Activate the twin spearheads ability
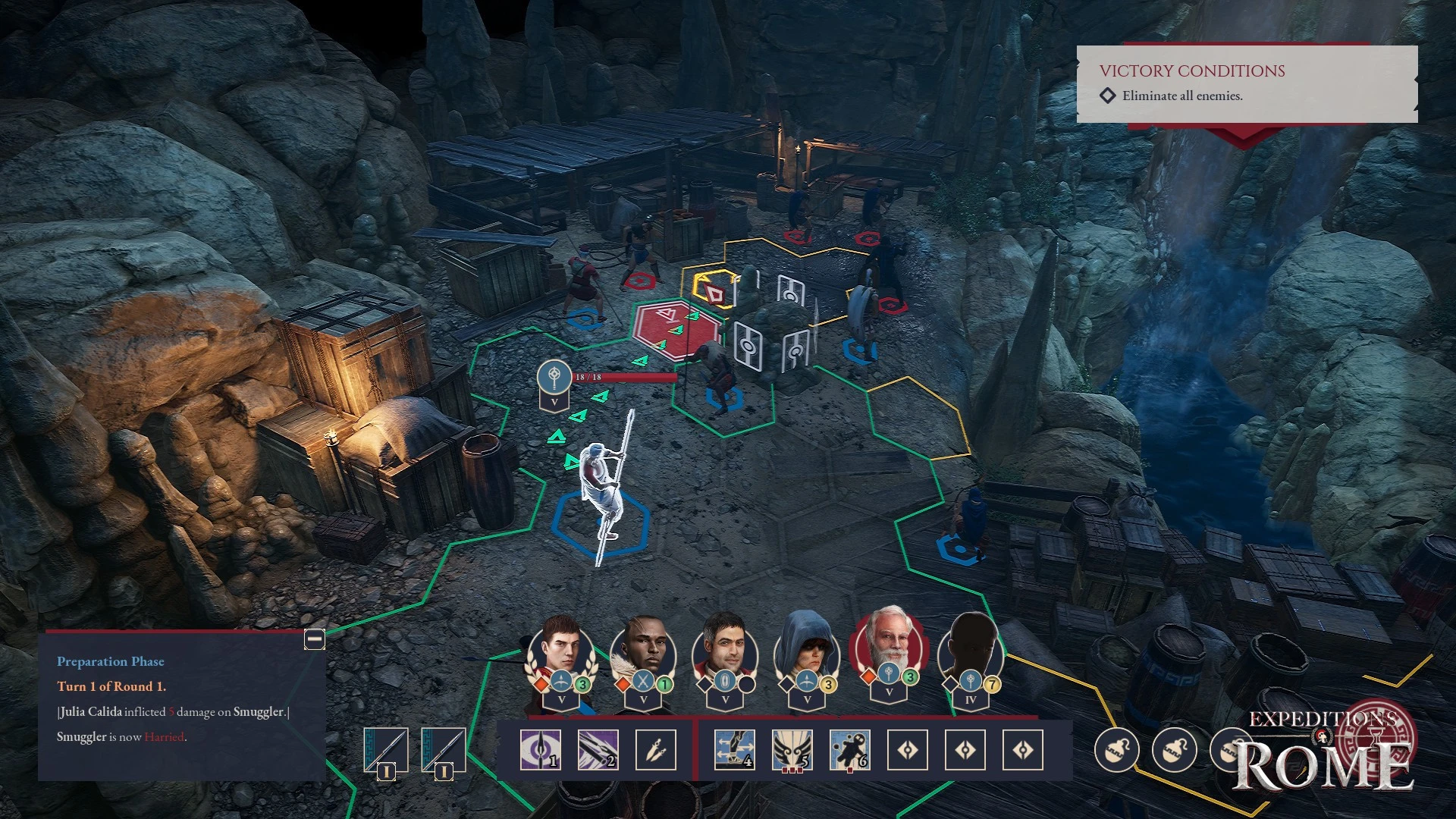This screenshot has height=819, width=1456. (x=656, y=750)
